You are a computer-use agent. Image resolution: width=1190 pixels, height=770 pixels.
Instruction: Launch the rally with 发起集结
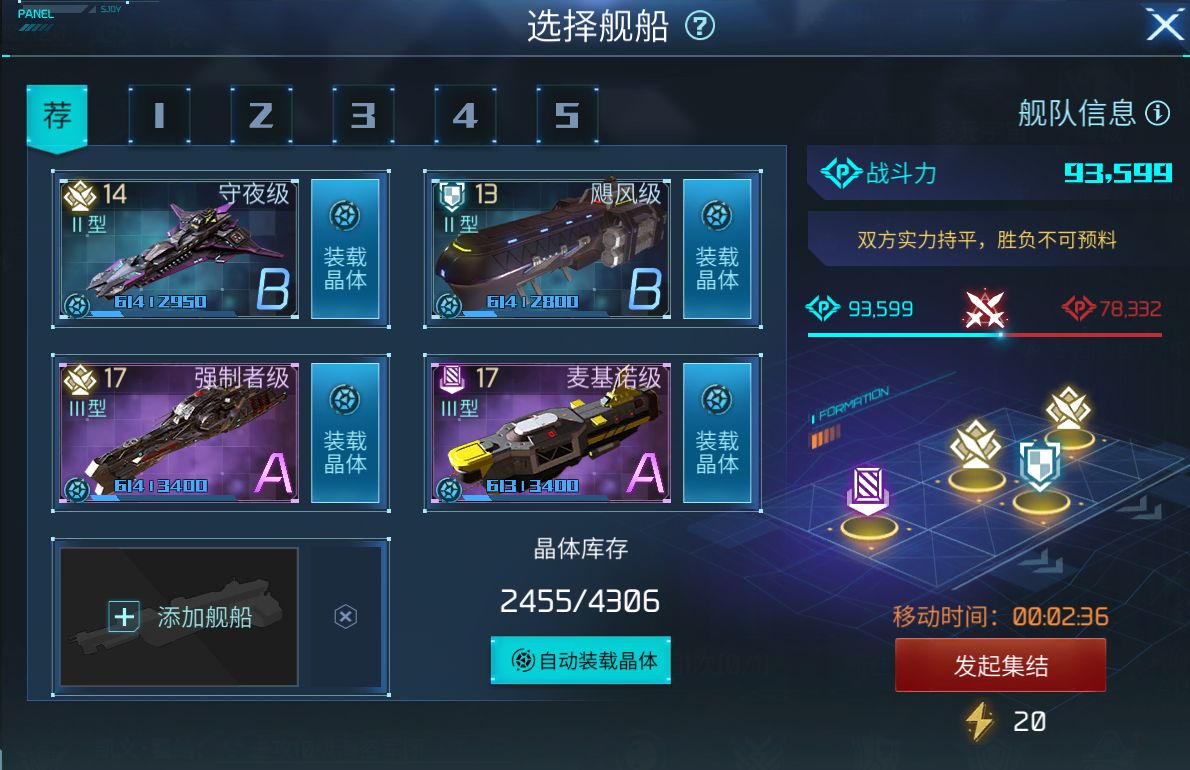point(1000,665)
